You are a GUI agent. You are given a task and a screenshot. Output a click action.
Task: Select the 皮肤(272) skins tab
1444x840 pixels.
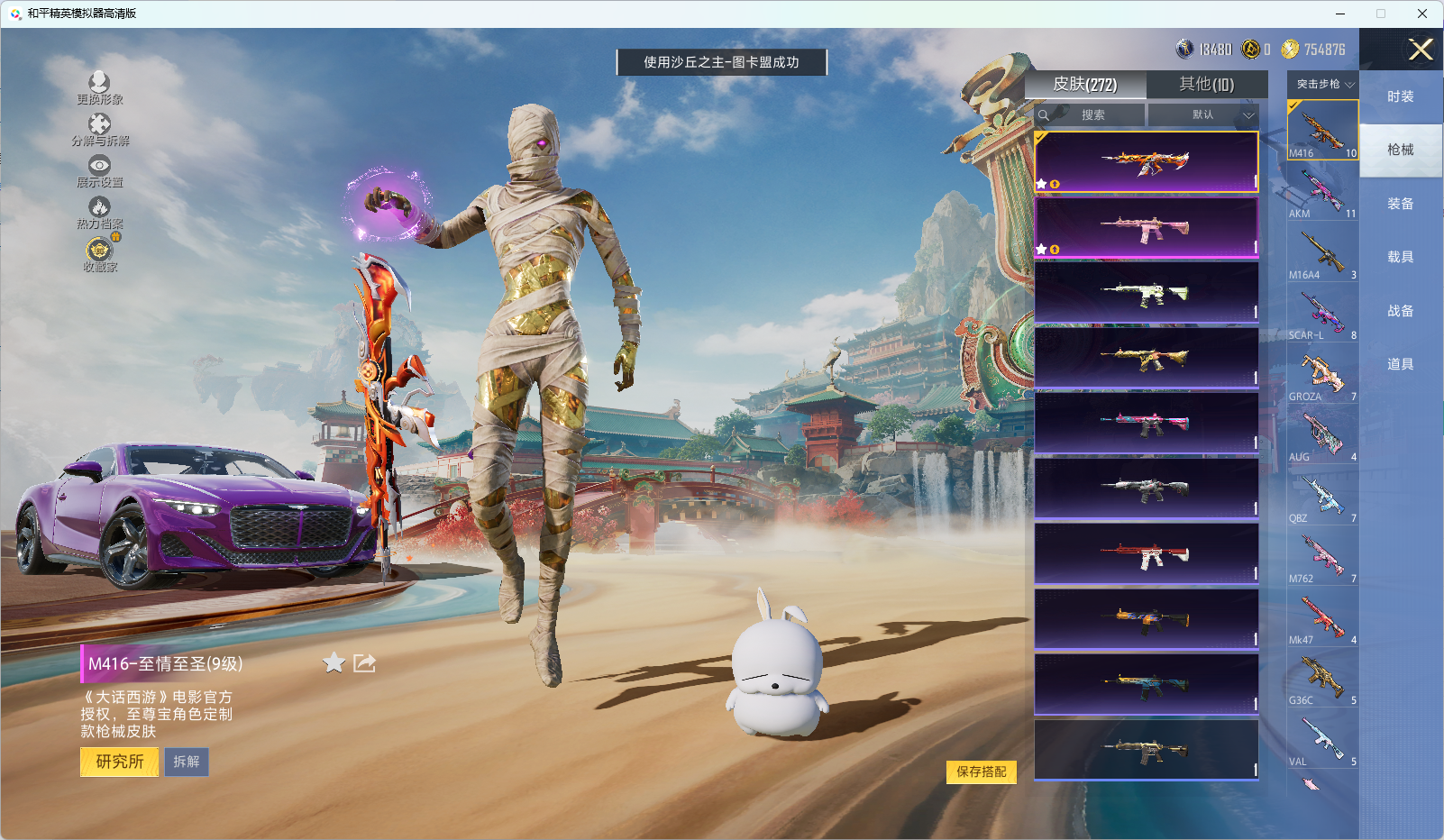pos(1085,84)
